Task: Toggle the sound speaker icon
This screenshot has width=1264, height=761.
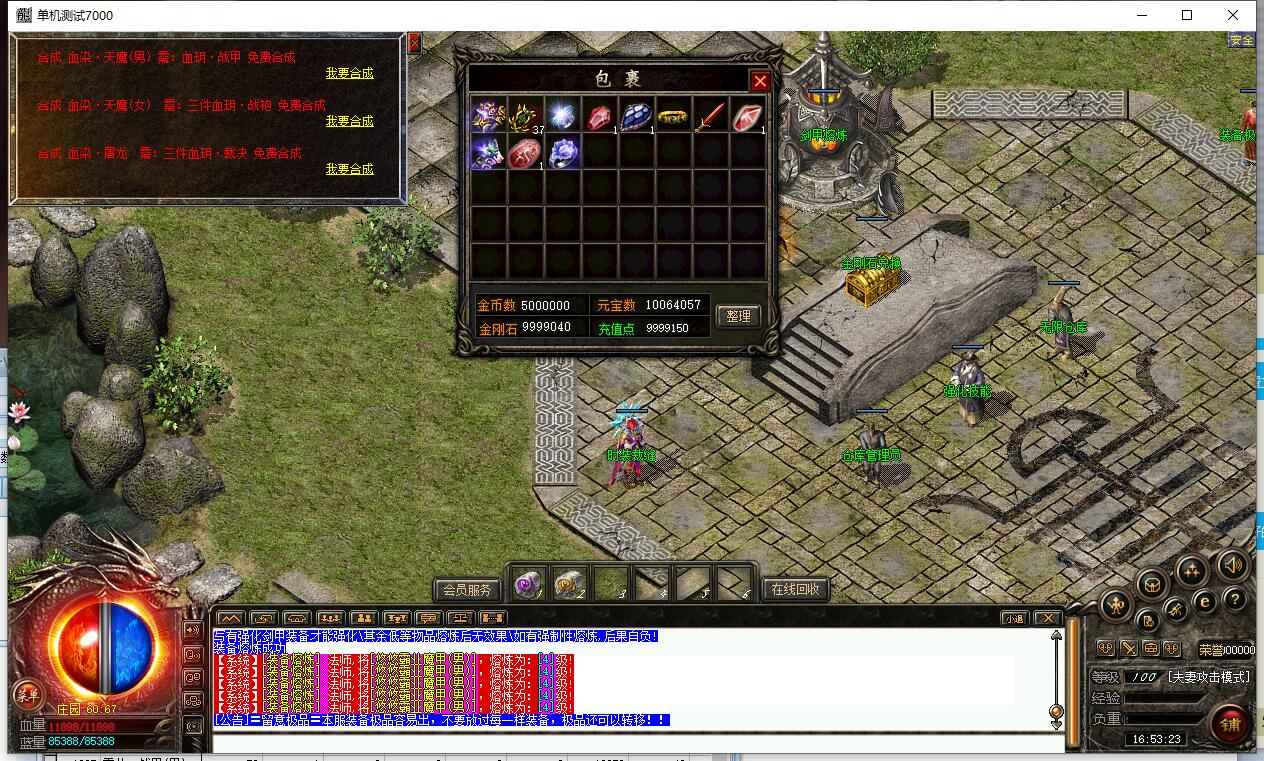Action: coord(1233,566)
